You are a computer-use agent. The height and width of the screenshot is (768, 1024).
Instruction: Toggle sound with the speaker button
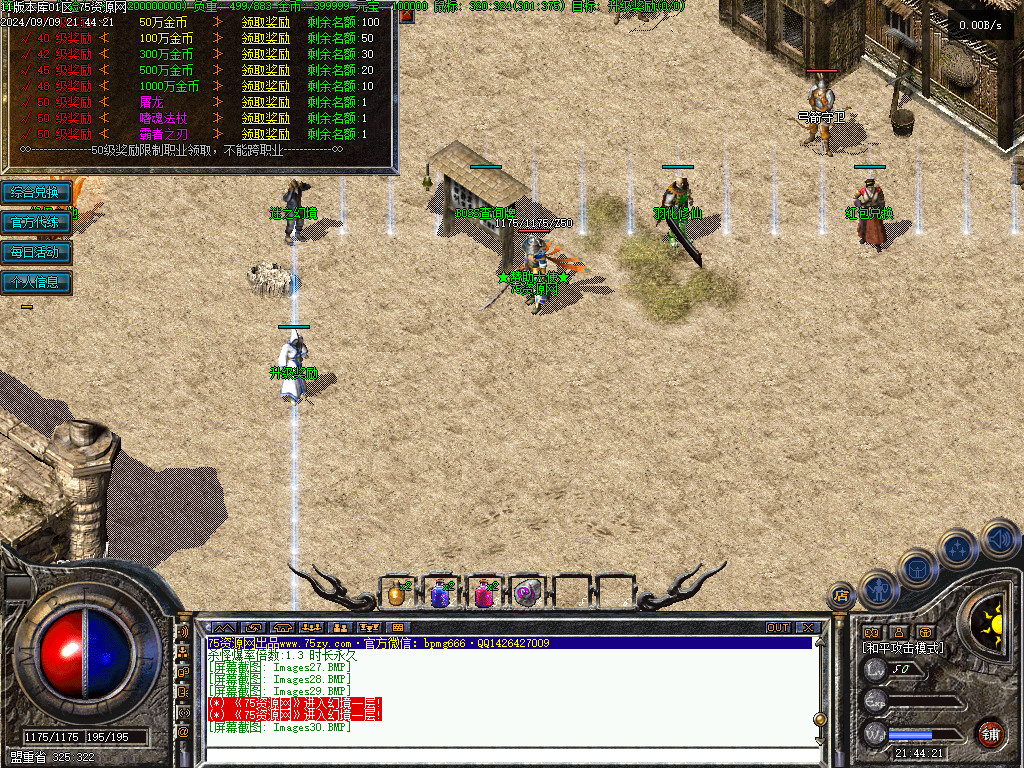pos(999,538)
